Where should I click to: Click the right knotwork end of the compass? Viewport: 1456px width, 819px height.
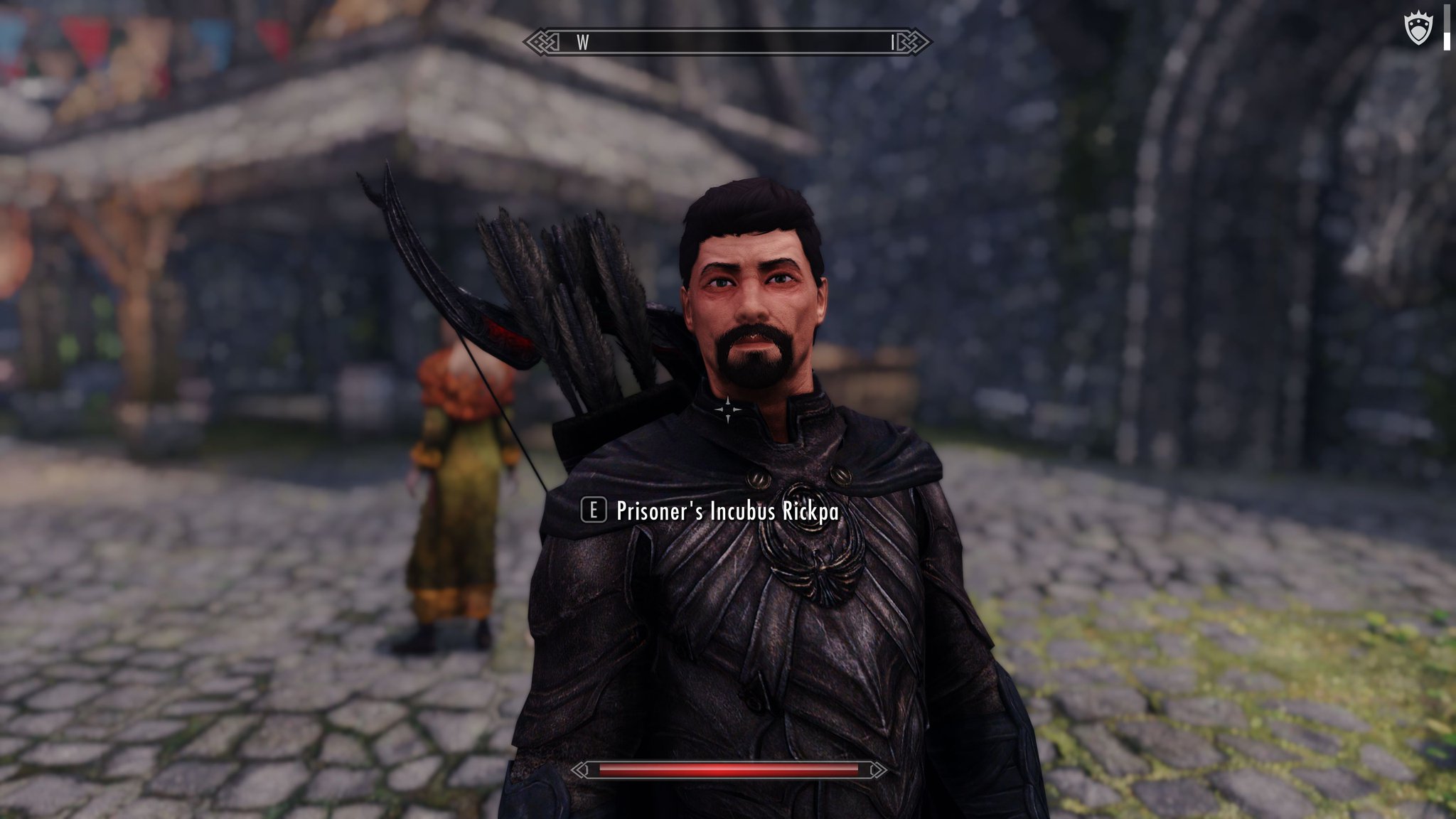tap(921, 43)
